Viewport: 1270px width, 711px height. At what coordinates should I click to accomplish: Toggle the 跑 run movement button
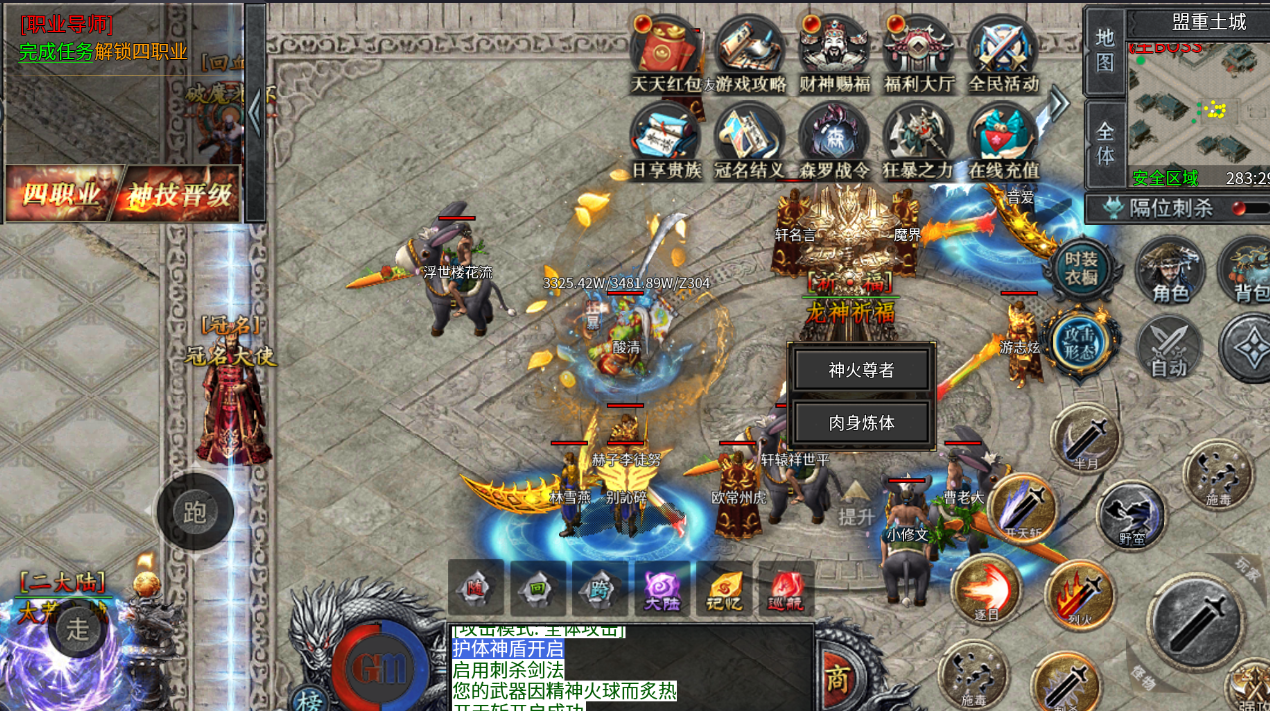tap(195, 512)
